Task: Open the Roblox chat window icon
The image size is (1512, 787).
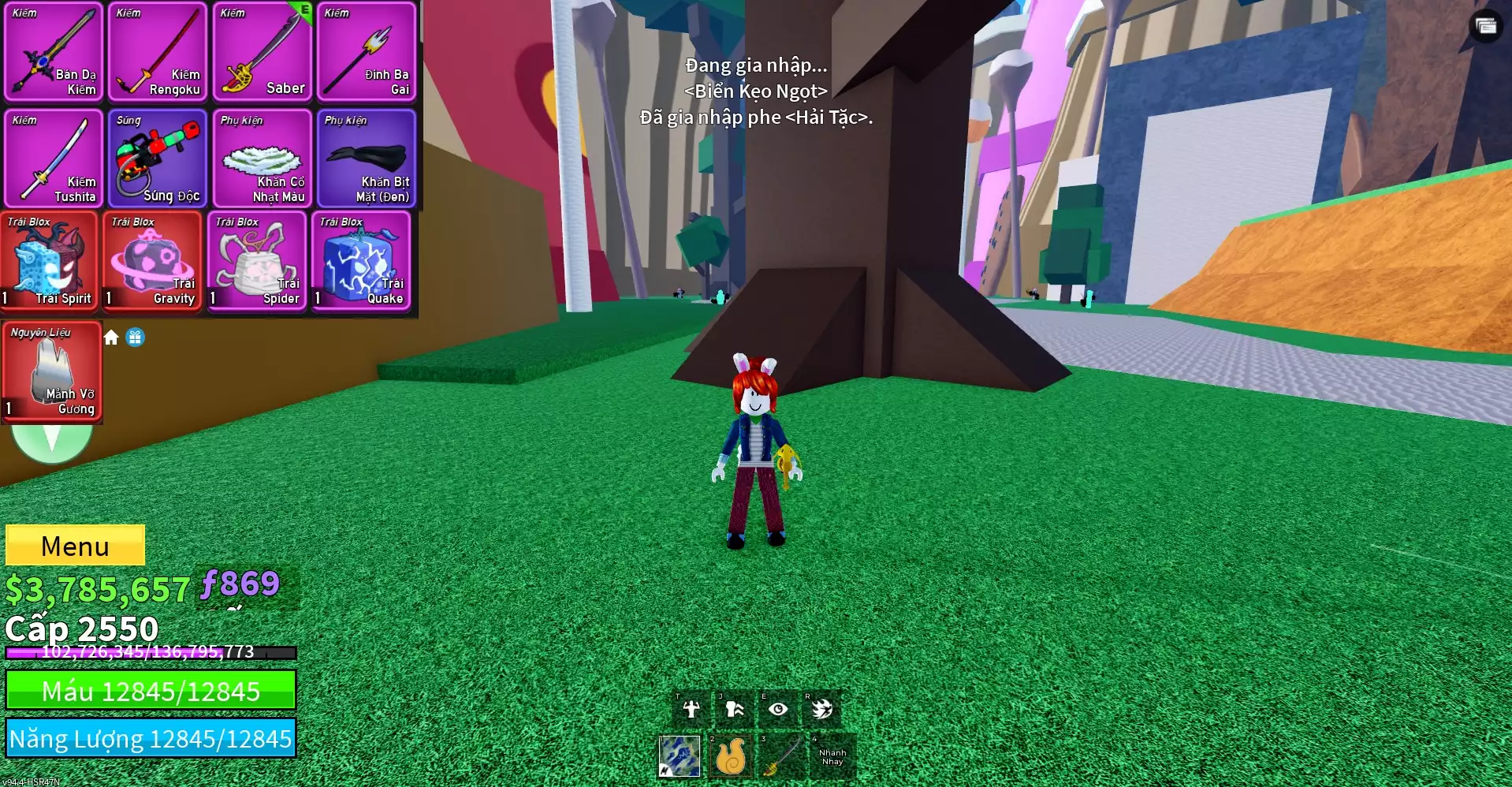Action: [x=1486, y=26]
